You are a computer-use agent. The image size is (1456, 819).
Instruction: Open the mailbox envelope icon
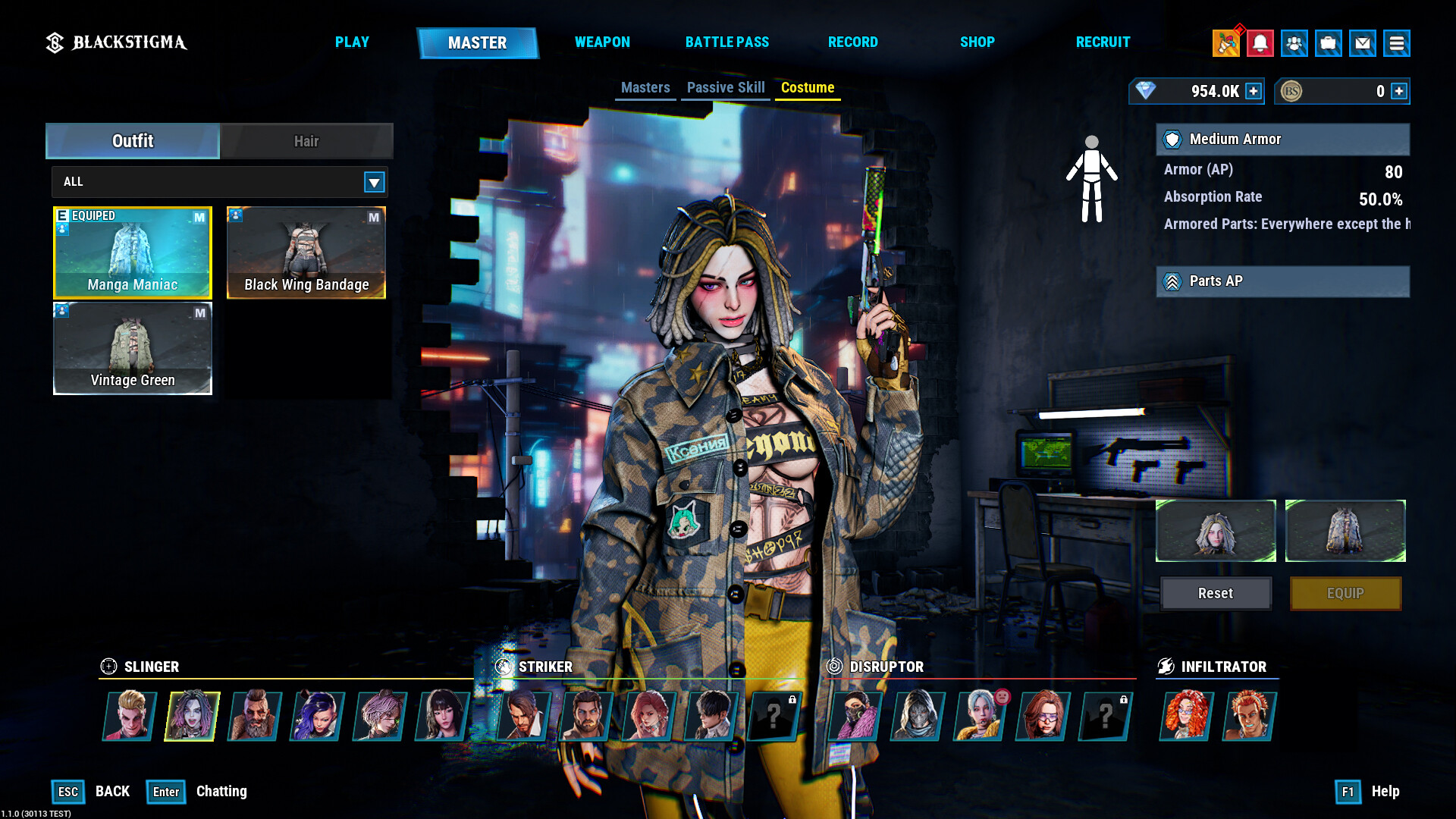click(1363, 43)
